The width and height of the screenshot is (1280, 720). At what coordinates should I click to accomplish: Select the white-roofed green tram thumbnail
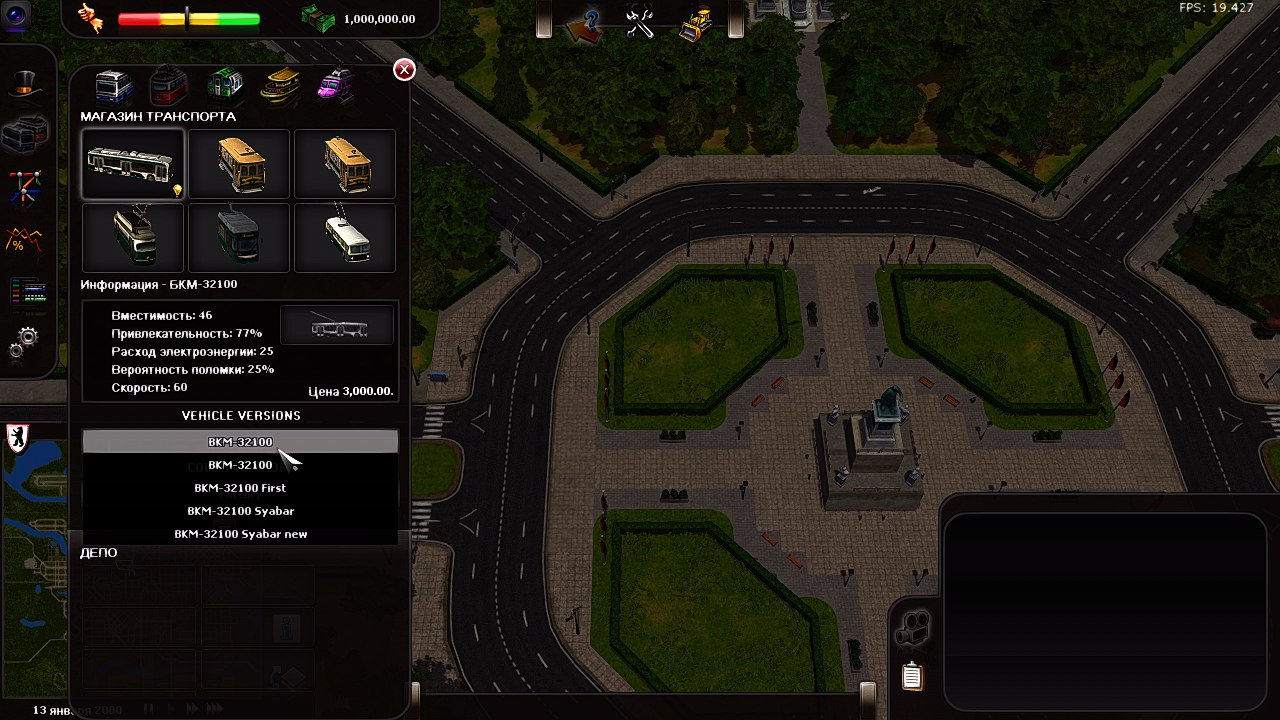(133, 237)
